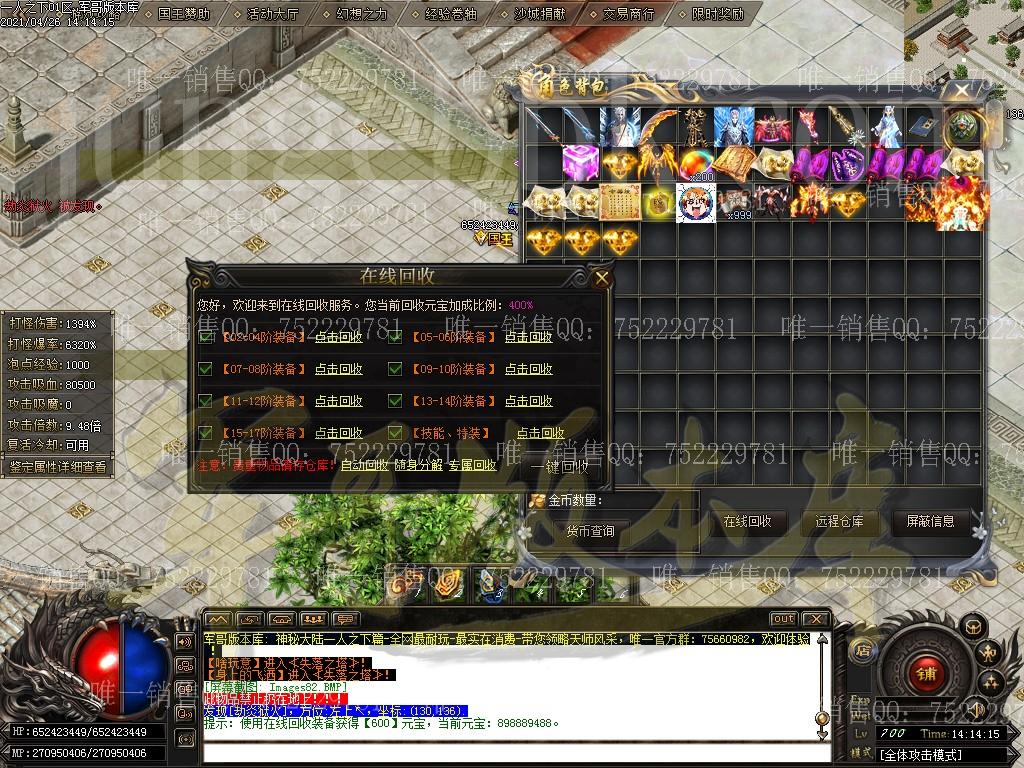Recycle the 07-08 tier equipment
The height and width of the screenshot is (768, 1024).
pos(338,369)
